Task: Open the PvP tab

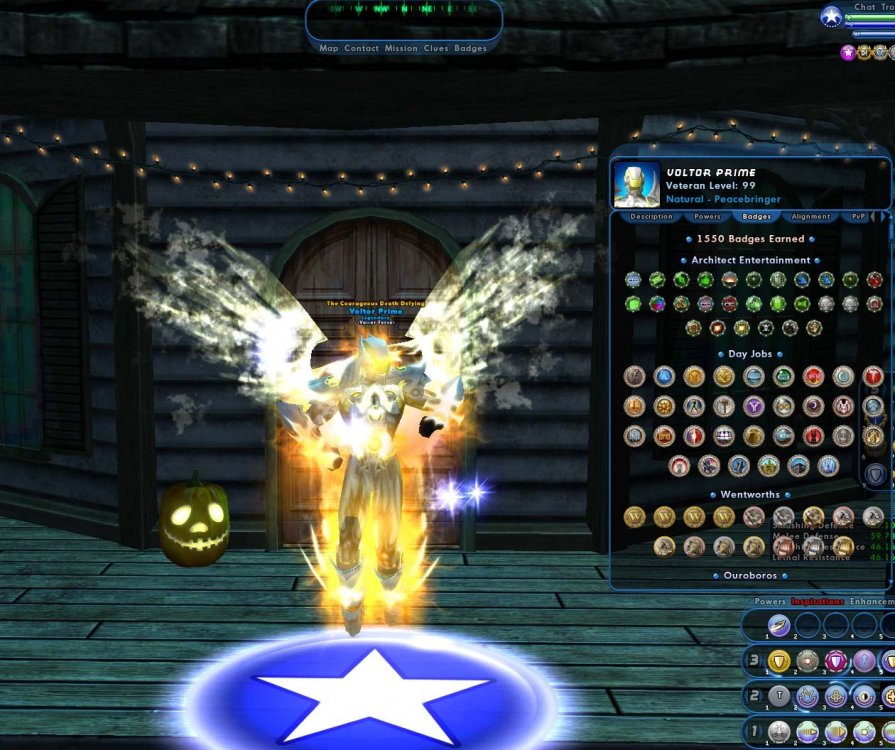Action: pos(858,216)
